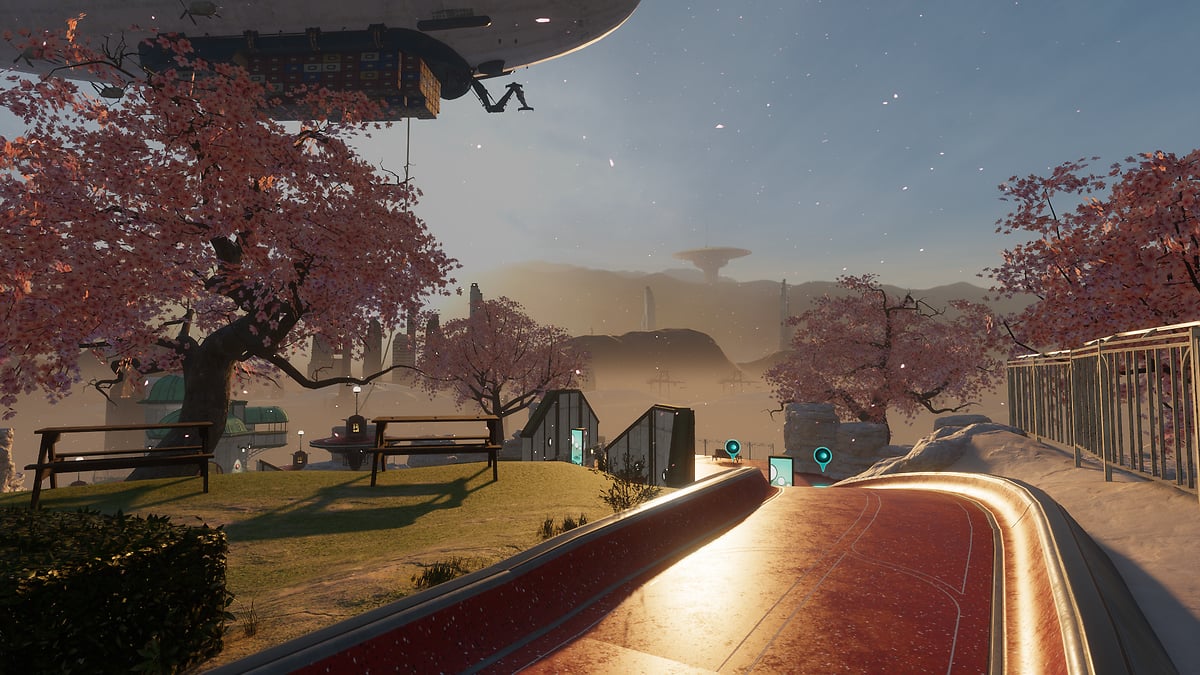Select the teal waypoint marker by the rock

pos(822,457)
